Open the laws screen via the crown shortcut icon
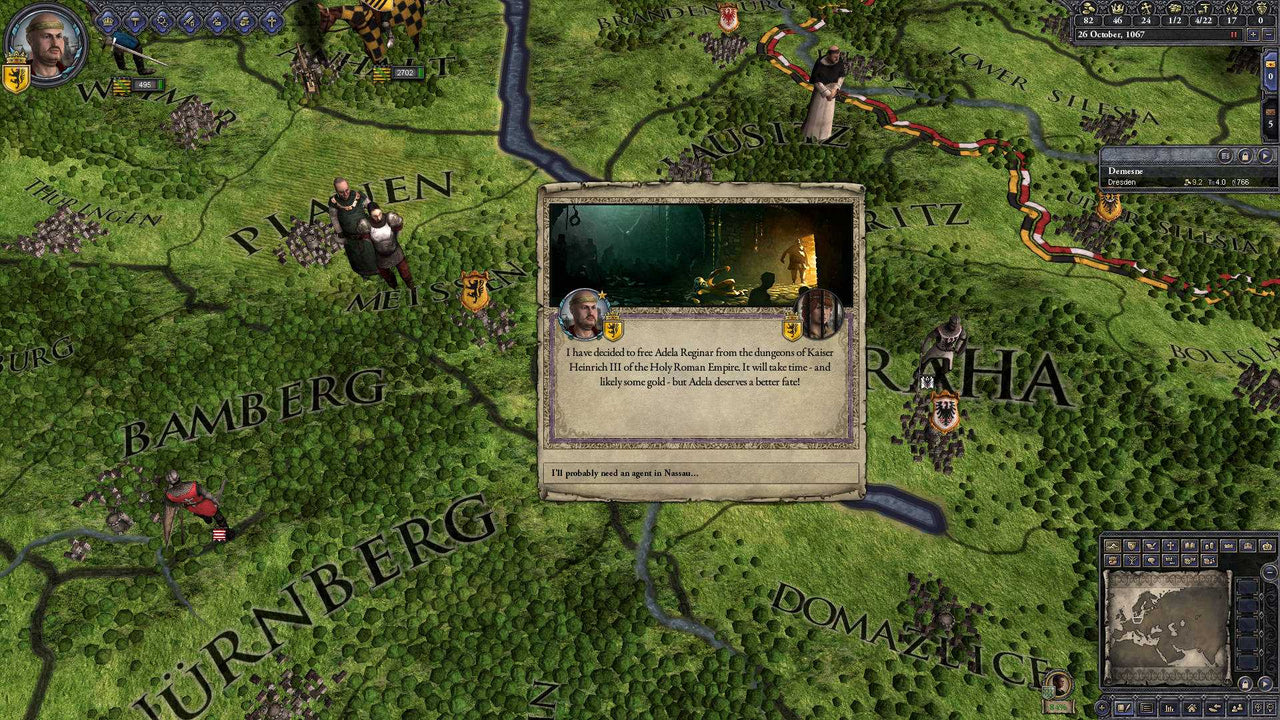This screenshot has width=1280, height=720. click(107, 21)
